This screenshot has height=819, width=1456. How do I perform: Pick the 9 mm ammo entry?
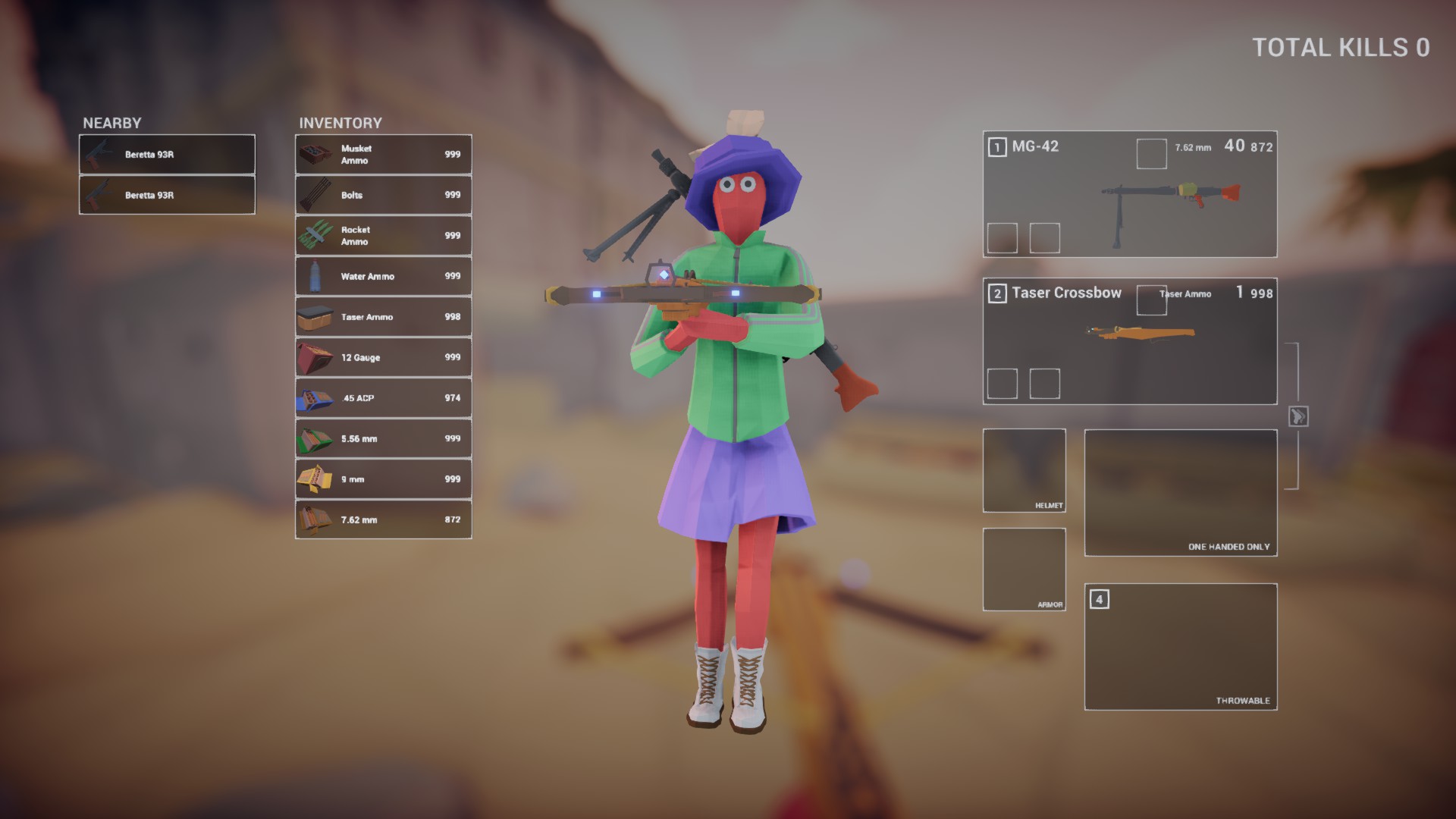click(x=383, y=479)
